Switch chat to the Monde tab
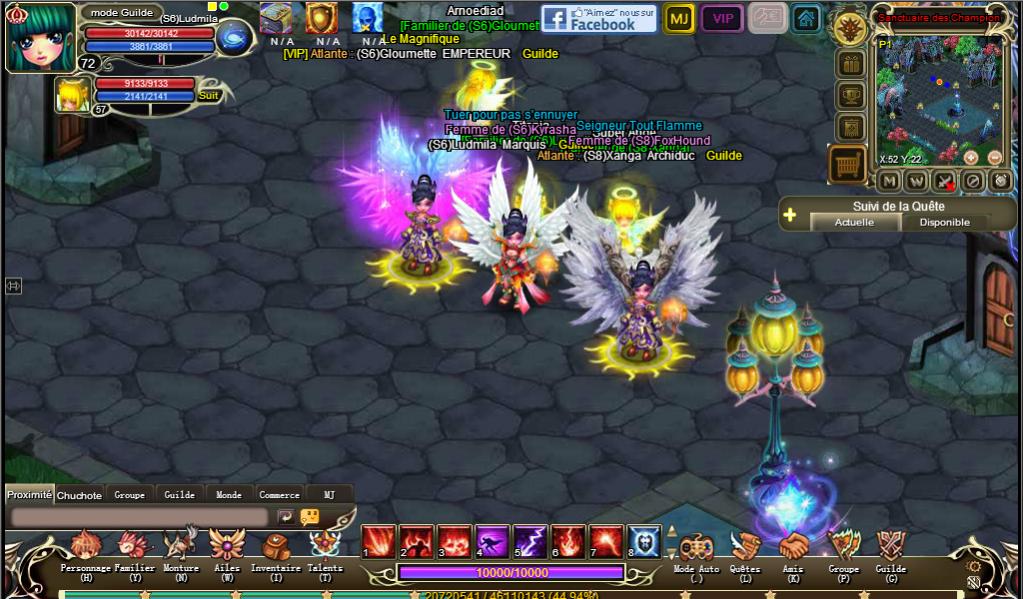The height and width of the screenshot is (599, 1023). [229, 494]
